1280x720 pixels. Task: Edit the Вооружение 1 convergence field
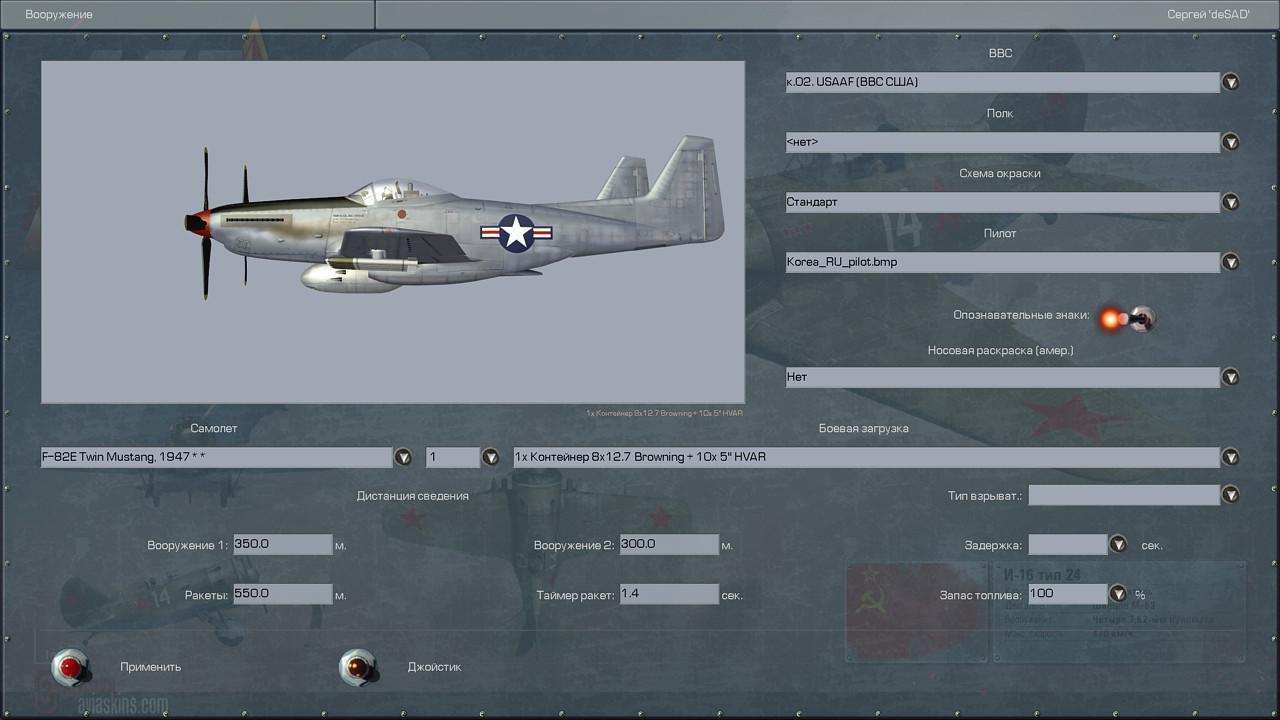coord(282,545)
